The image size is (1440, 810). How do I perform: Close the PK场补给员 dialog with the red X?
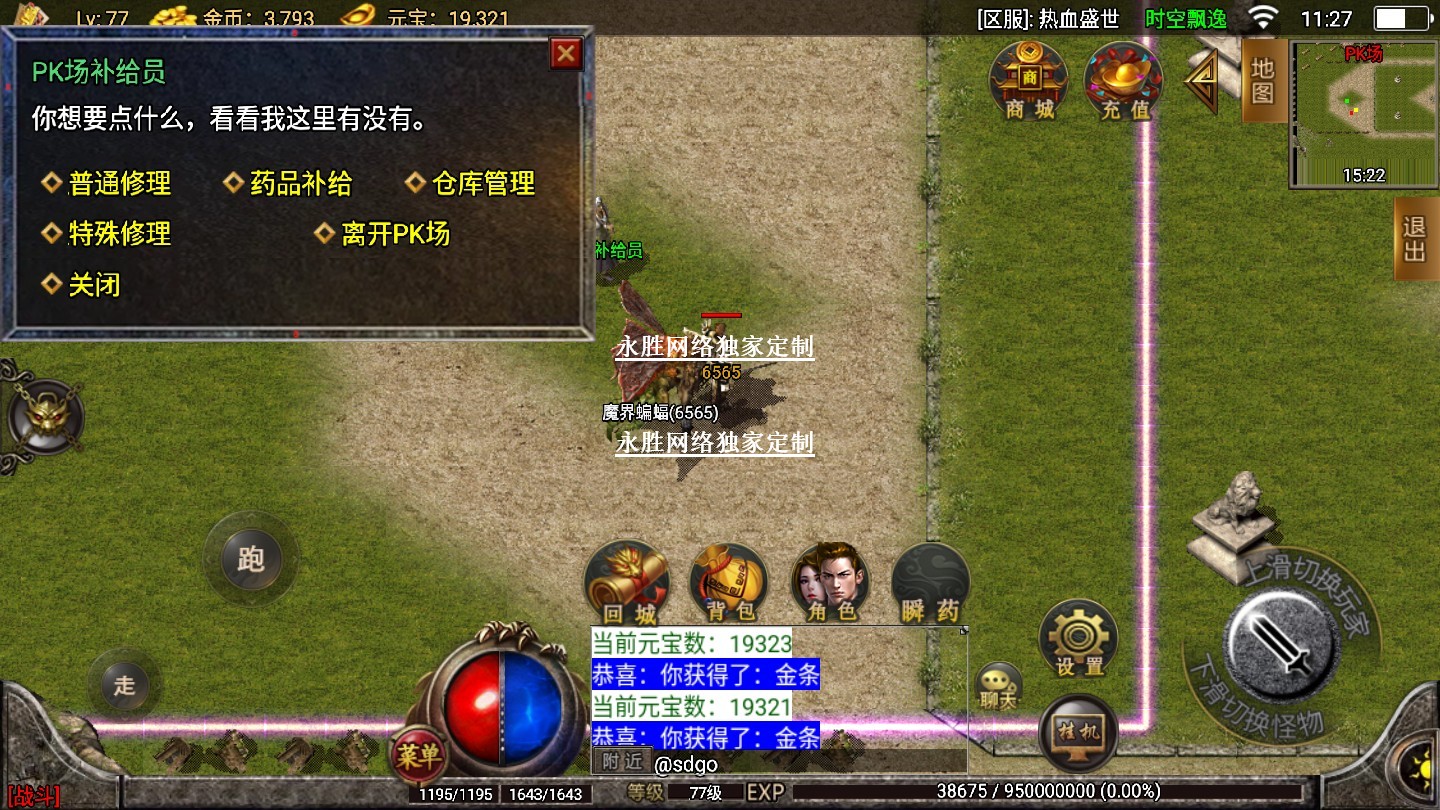pos(566,53)
